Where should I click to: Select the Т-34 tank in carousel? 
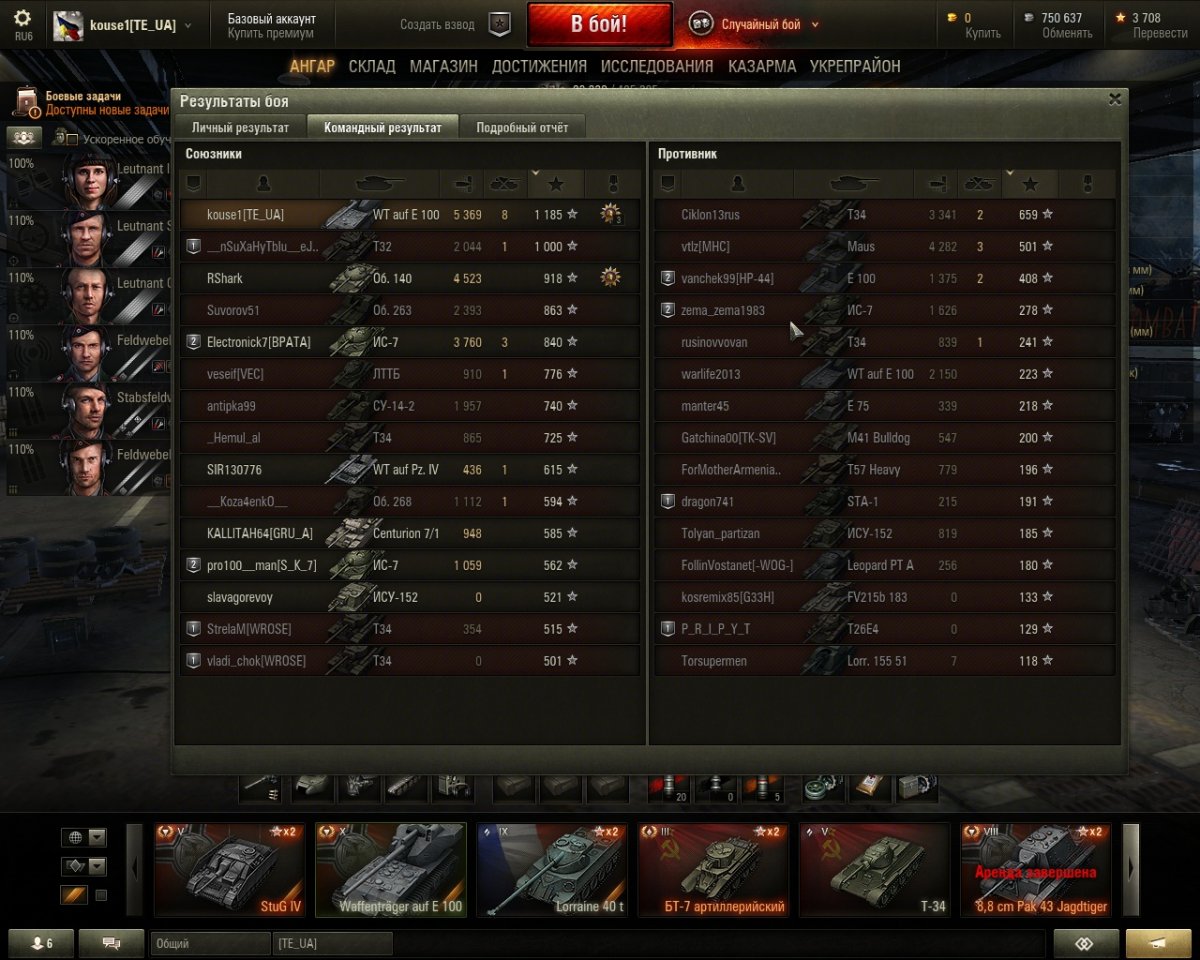point(873,868)
